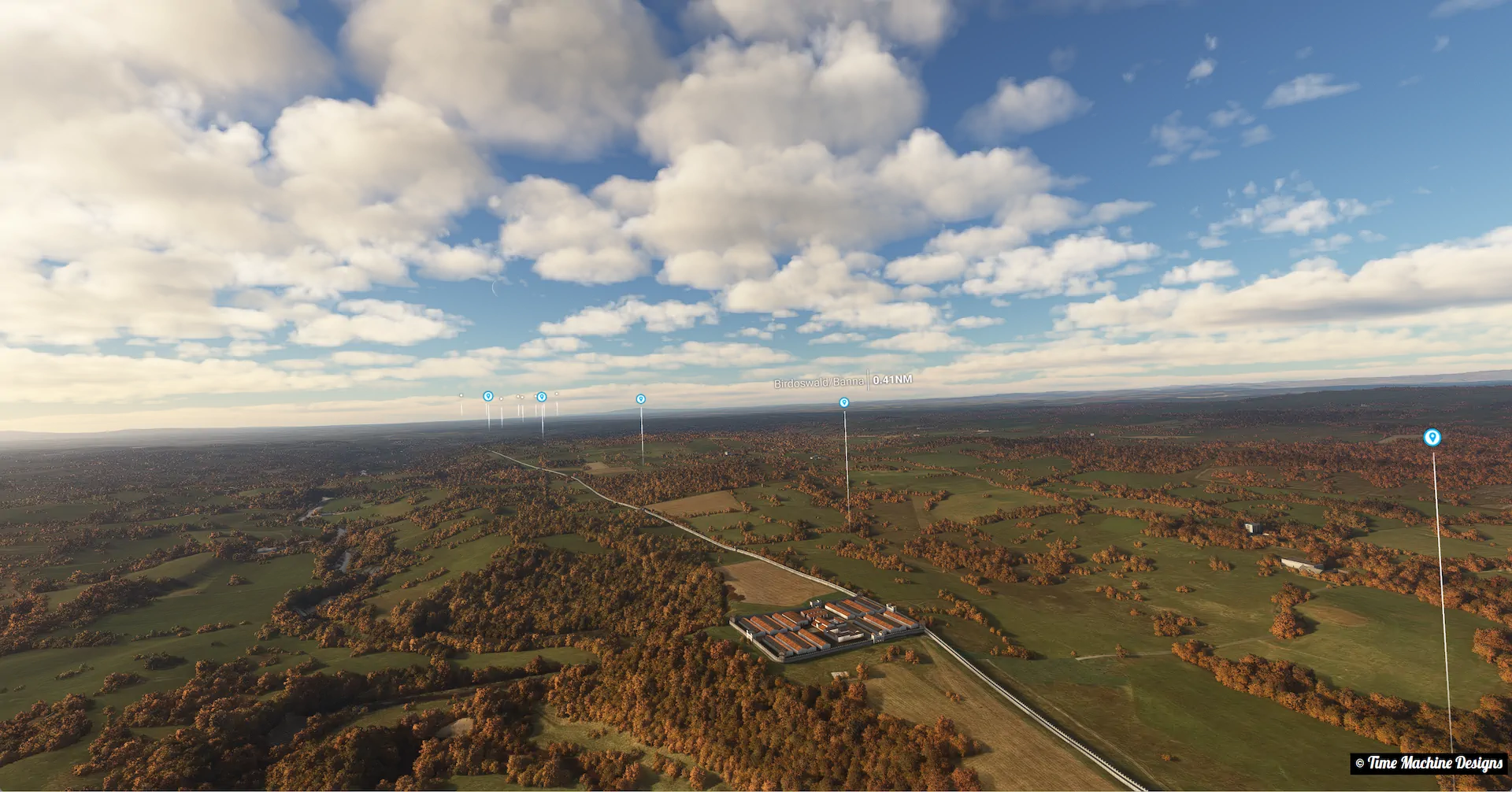1512x792 pixels.
Task: Select the rightmost white dot above the horizon
Action: (x=557, y=394)
